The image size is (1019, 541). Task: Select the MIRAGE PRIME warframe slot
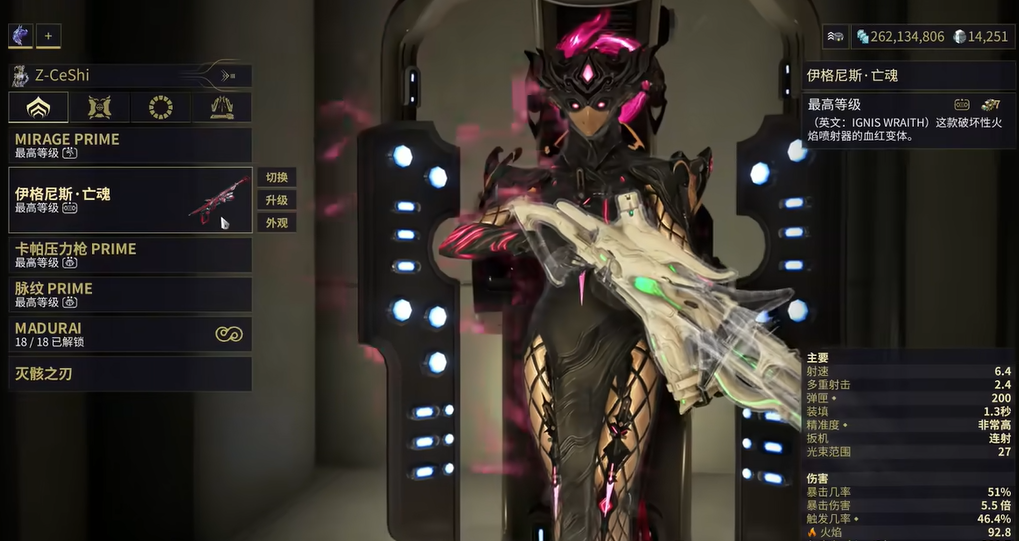point(130,145)
